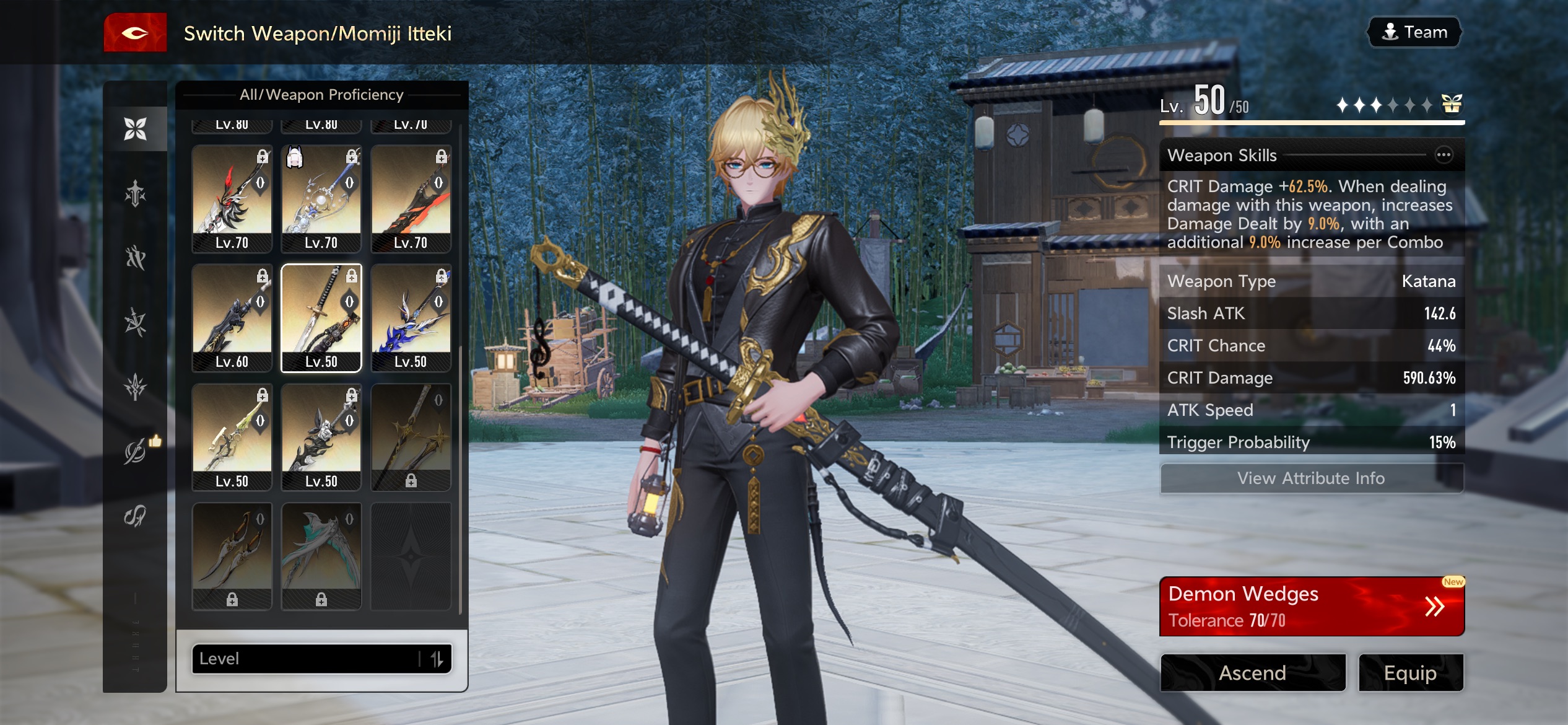Open the Demon Wedges menu
The image size is (1568, 725).
(x=1311, y=606)
